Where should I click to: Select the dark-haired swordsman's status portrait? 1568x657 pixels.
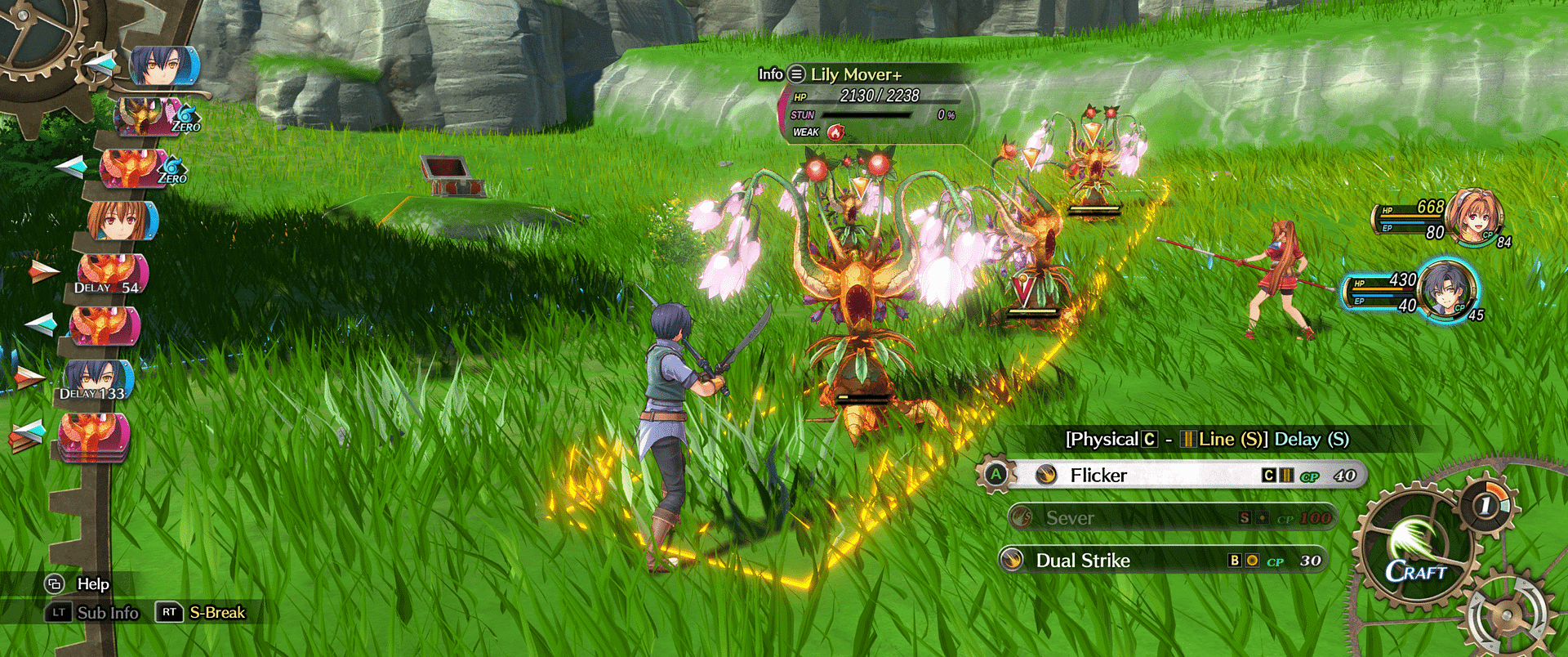[x=1447, y=290]
